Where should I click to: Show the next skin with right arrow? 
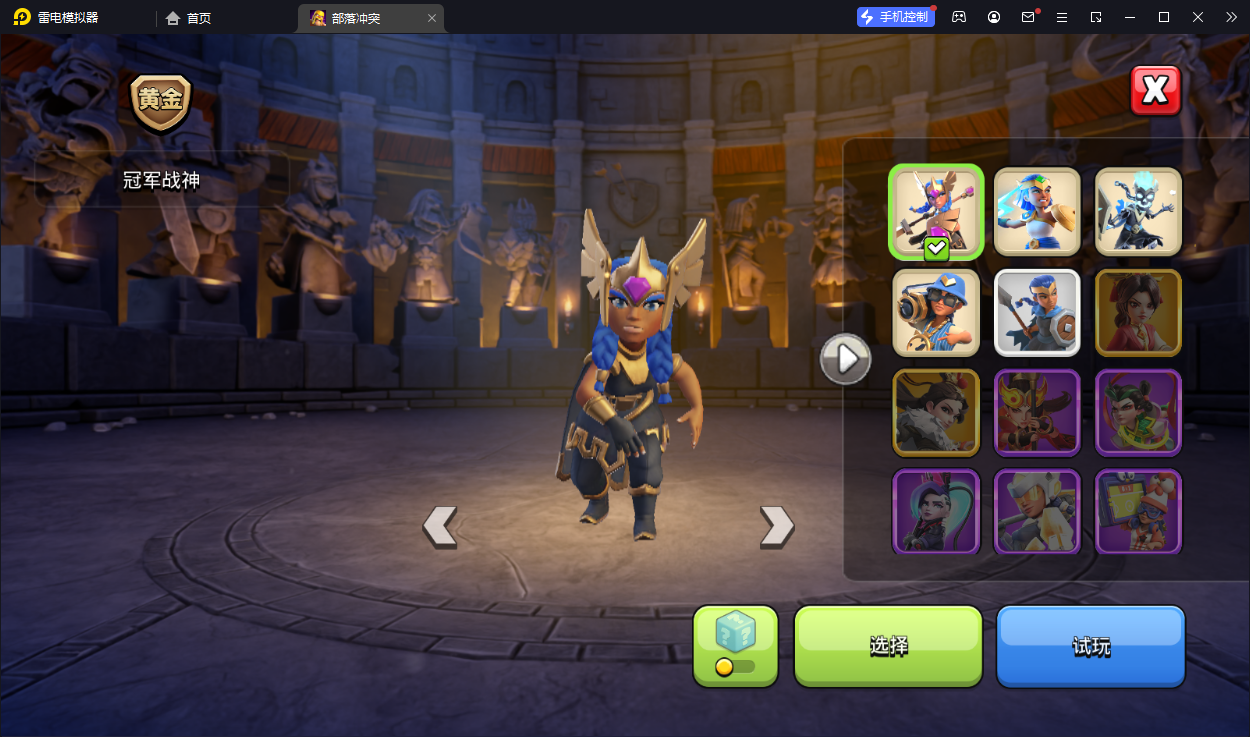776,526
